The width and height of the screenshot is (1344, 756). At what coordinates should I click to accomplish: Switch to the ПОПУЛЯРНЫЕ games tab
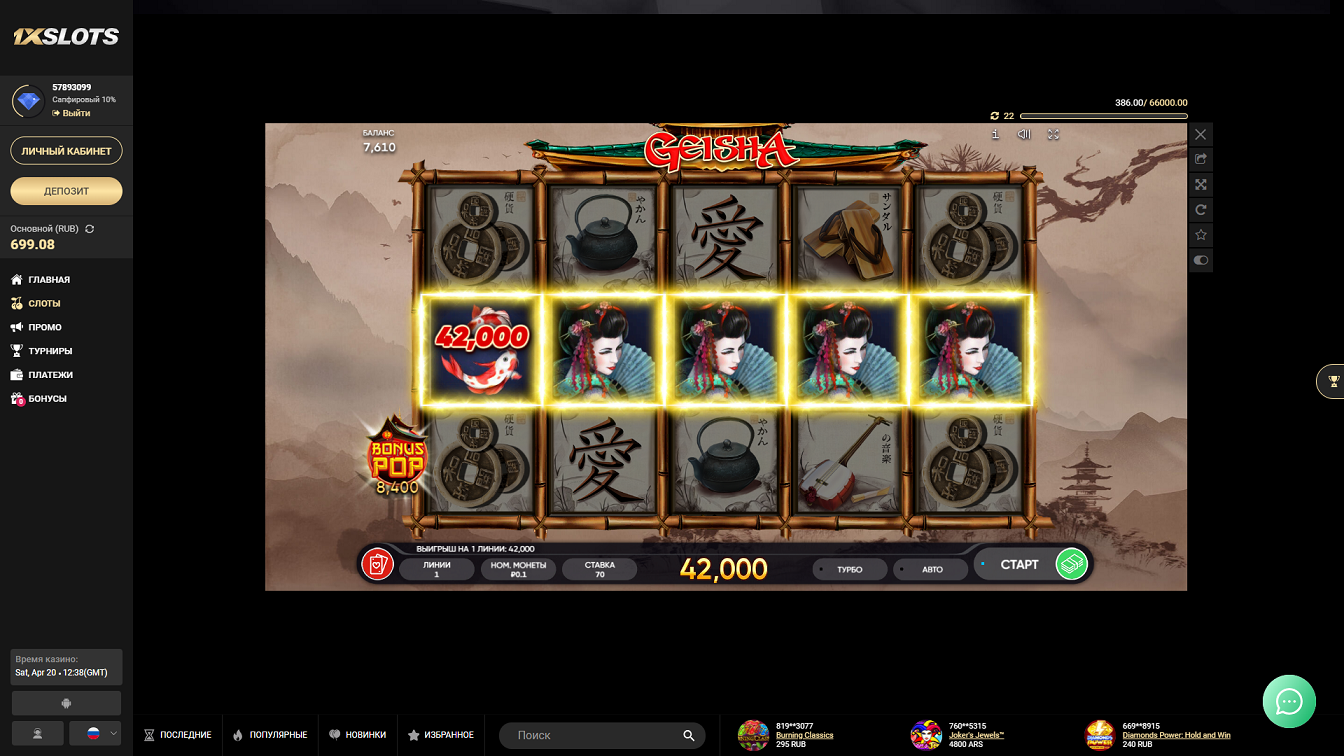(270, 735)
